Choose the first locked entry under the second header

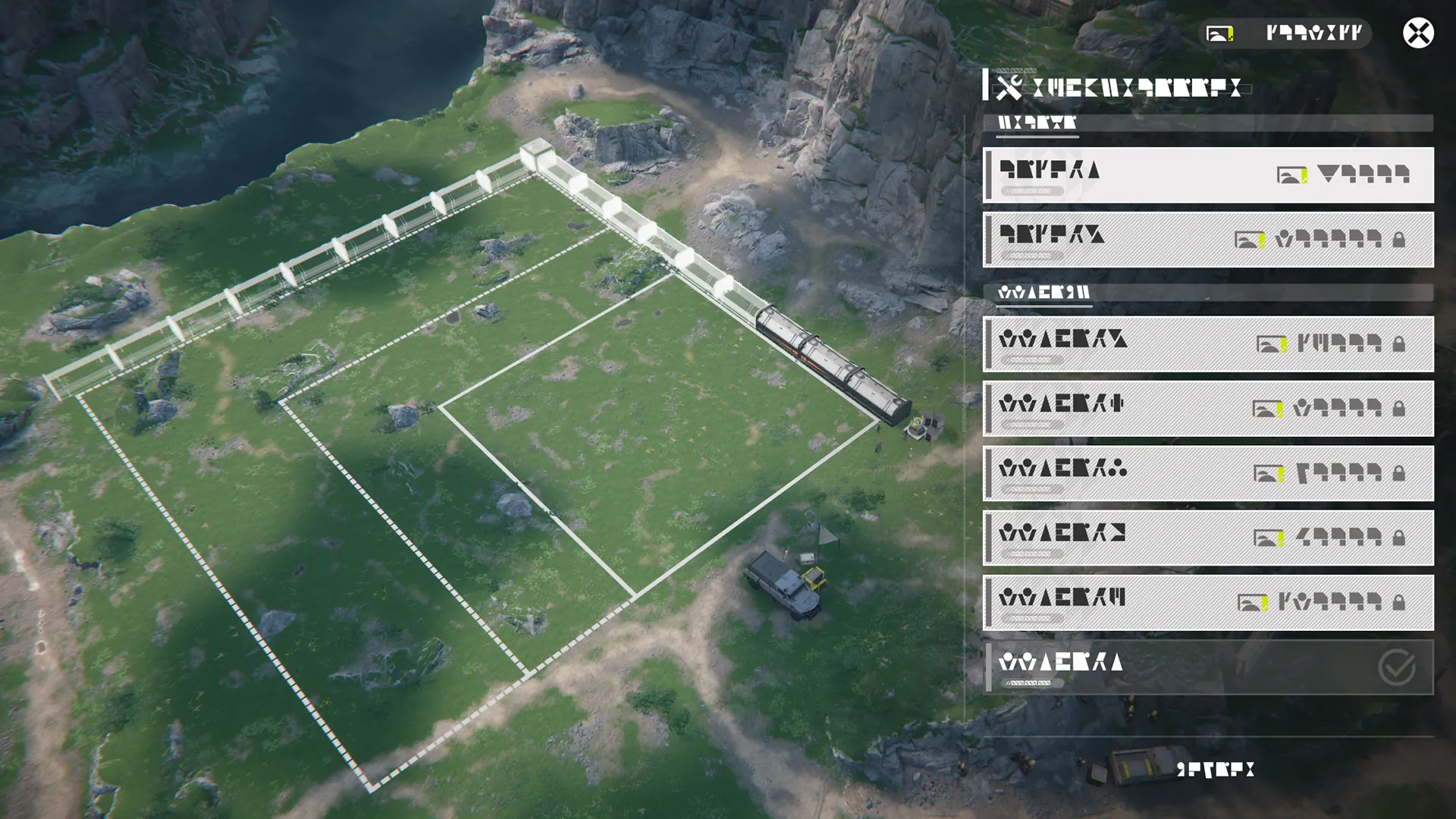(1208, 344)
